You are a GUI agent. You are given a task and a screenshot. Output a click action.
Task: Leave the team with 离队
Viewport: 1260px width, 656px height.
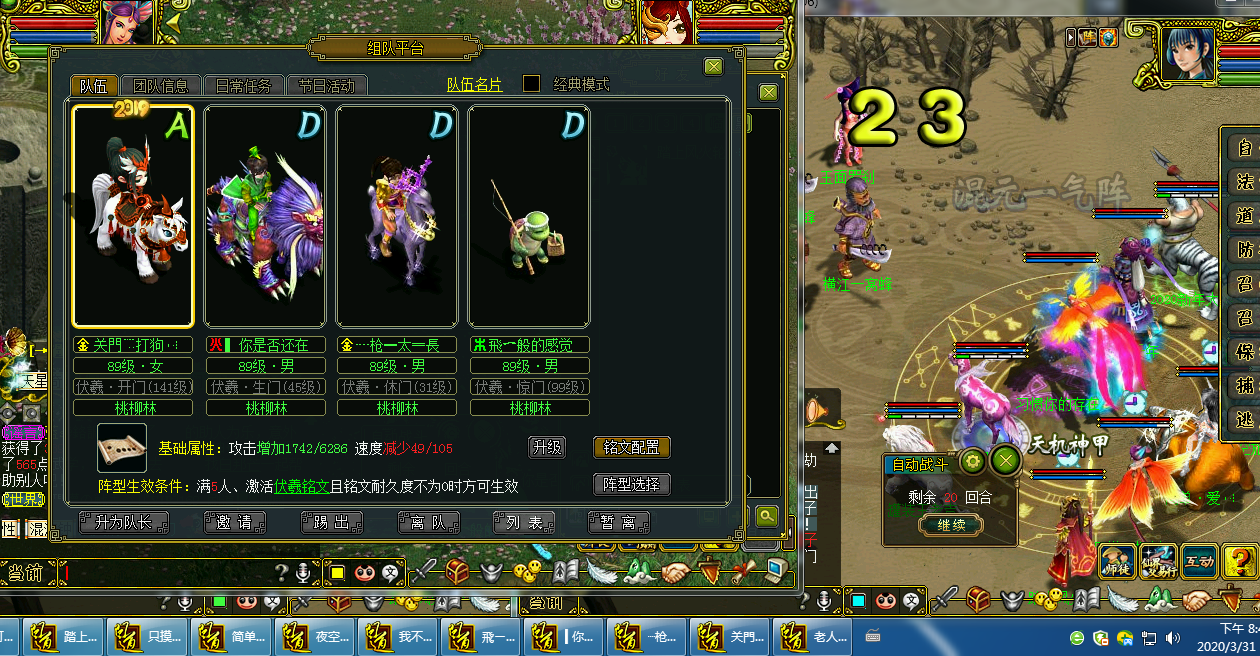point(427,522)
